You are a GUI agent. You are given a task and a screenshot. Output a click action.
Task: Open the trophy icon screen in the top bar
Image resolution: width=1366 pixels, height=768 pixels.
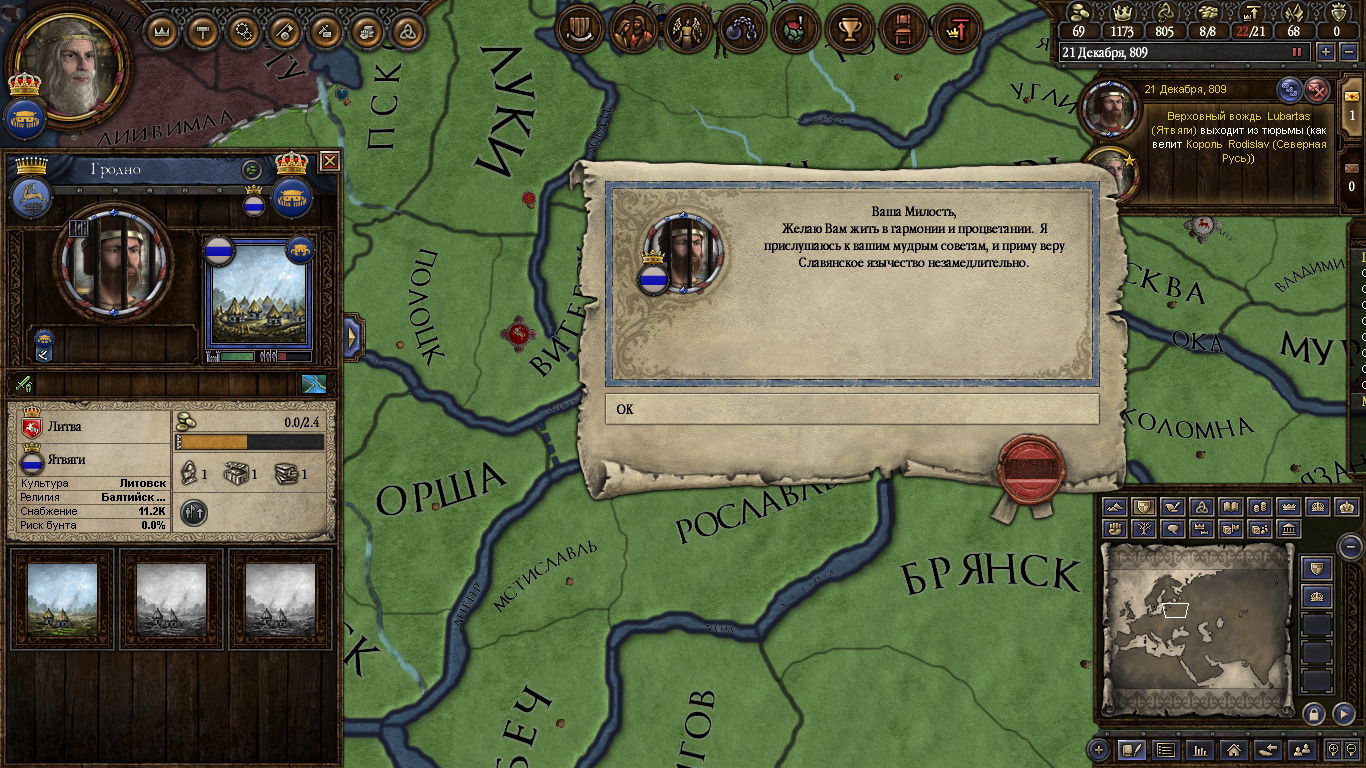coord(849,30)
